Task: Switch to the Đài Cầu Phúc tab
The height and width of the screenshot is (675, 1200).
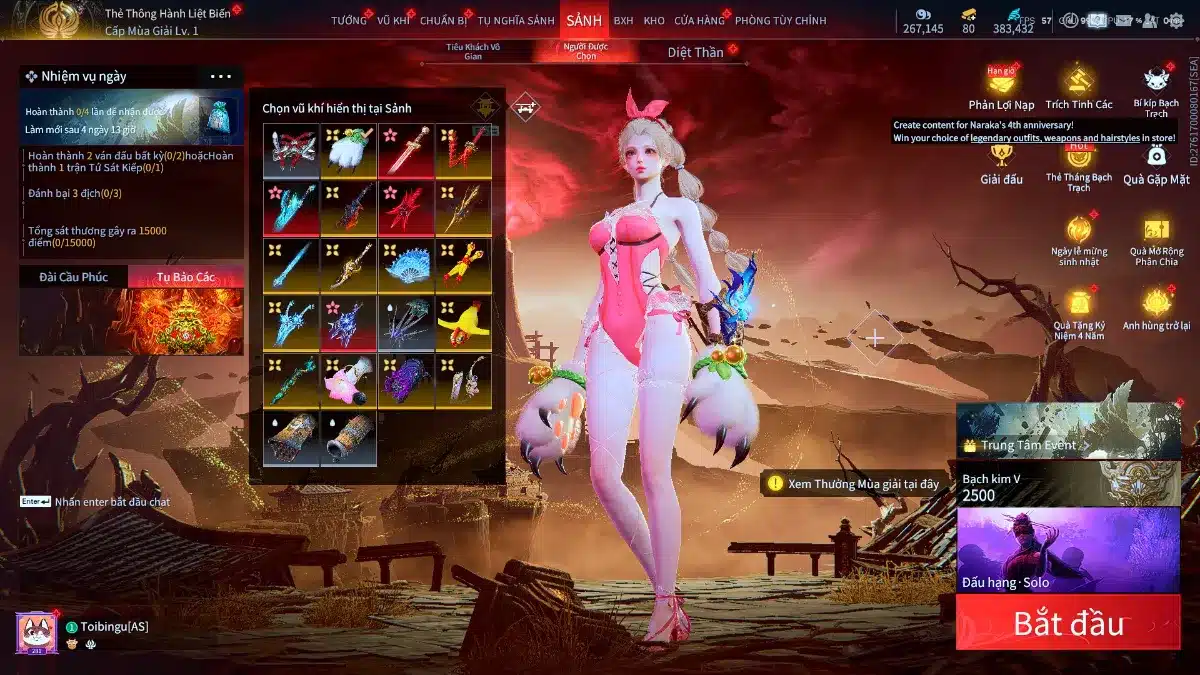Action: (73, 277)
